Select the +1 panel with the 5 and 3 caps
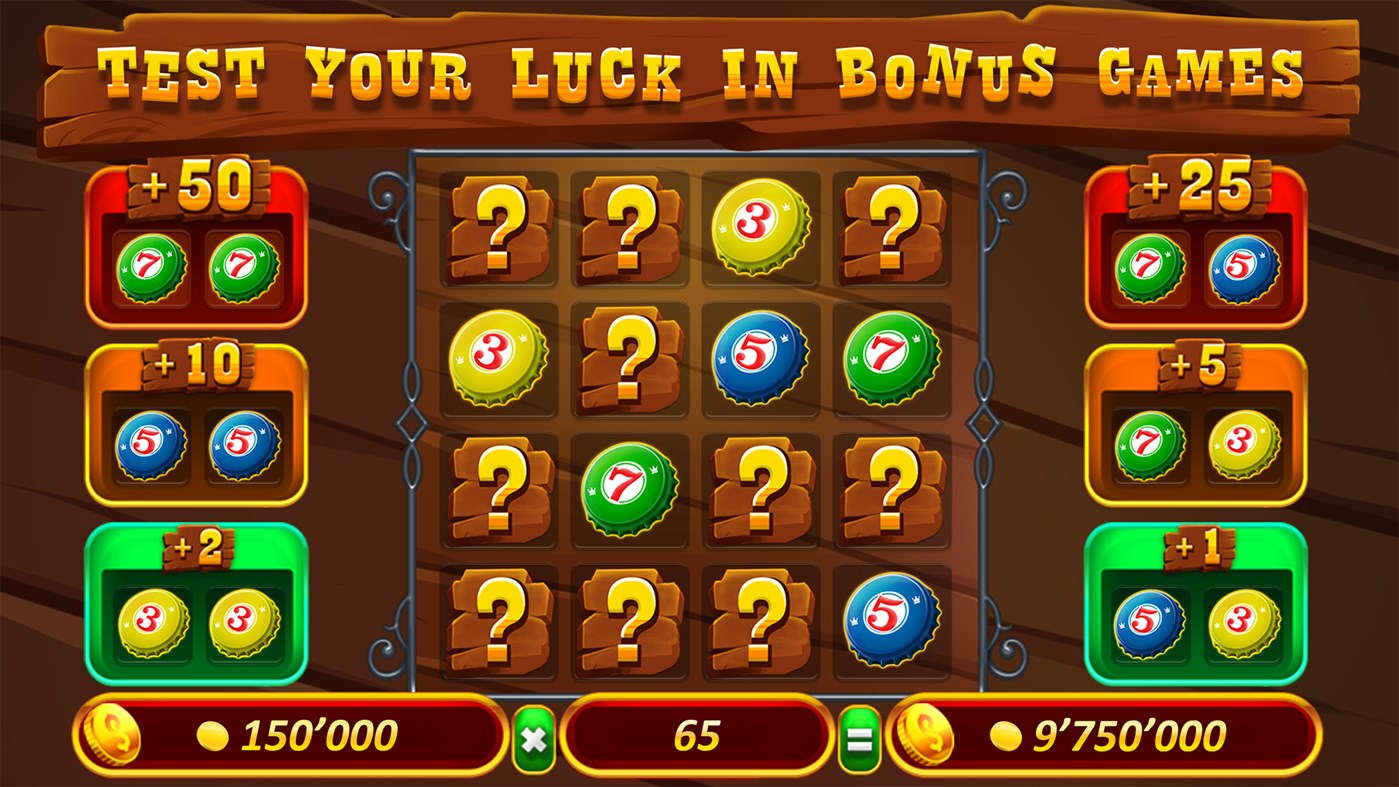1399x787 pixels. click(1196, 605)
